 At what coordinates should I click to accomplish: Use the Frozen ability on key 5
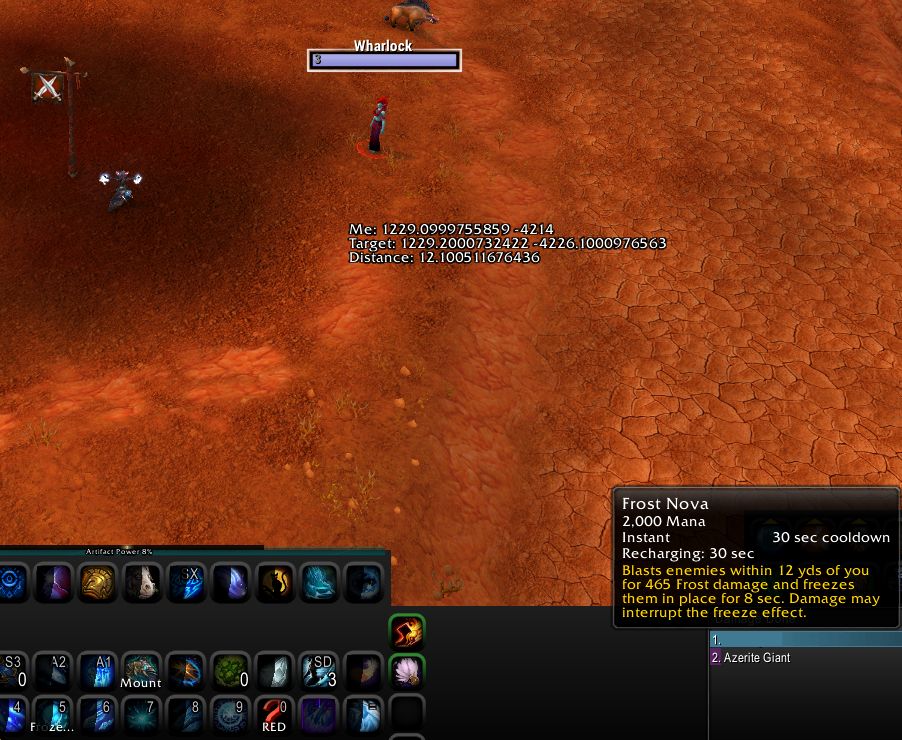[53, 716]
